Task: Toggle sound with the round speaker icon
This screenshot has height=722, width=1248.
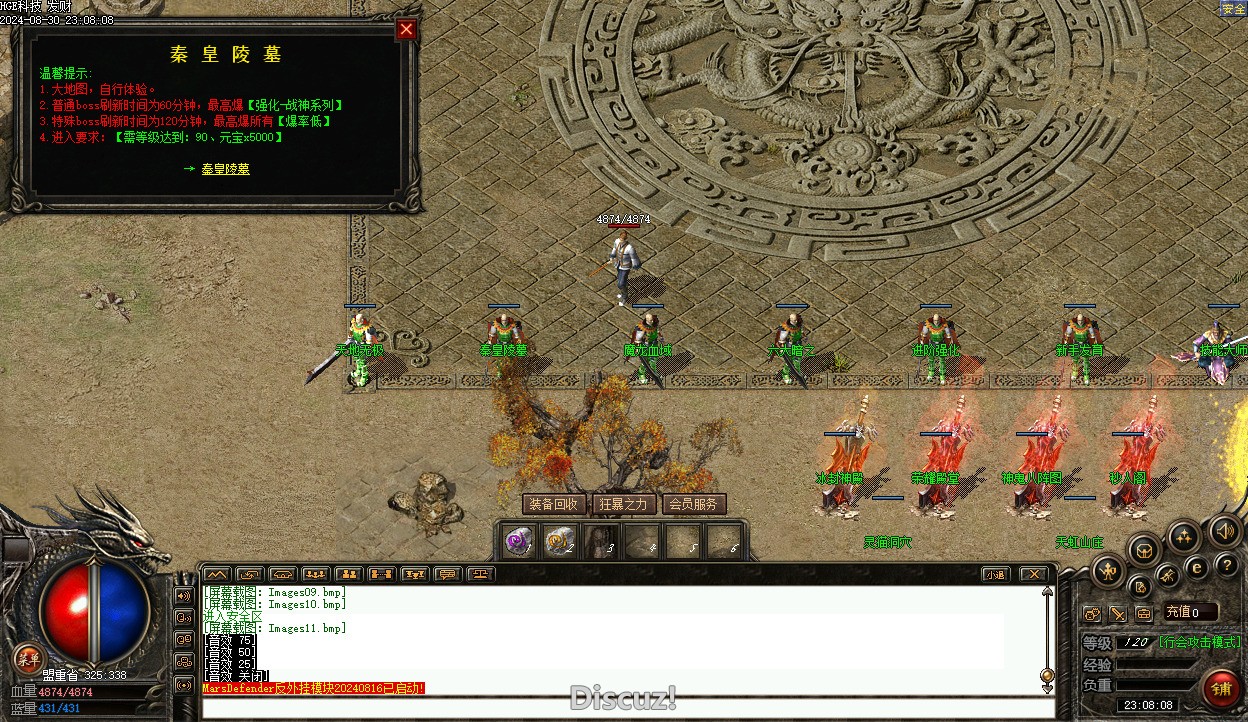Action: click(1224, 530)
